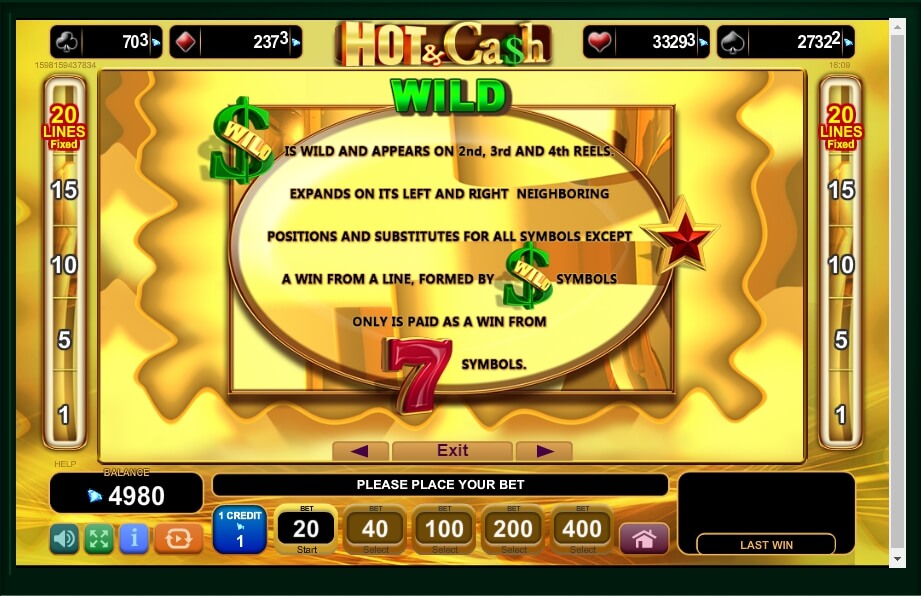
Task: Choose the 100 bet
Action: pyautogui.click(x=444, y=530)
